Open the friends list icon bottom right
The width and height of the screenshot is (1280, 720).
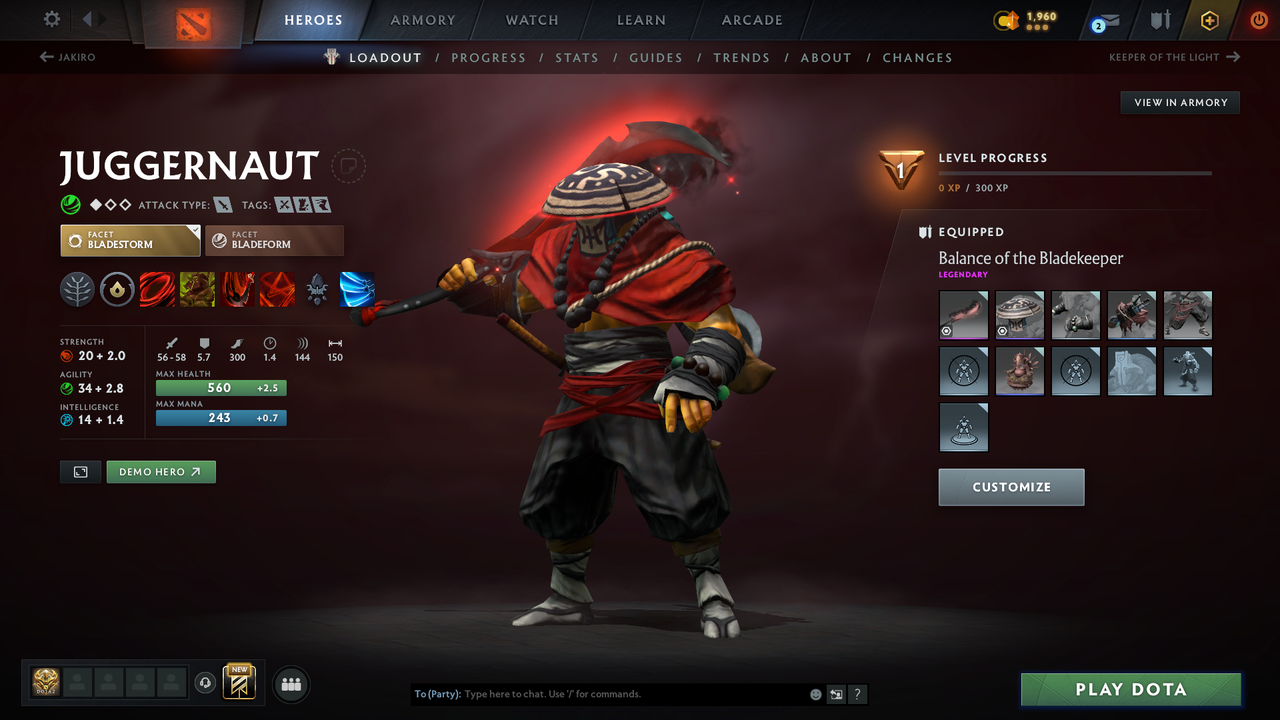[x=290, y=683]
